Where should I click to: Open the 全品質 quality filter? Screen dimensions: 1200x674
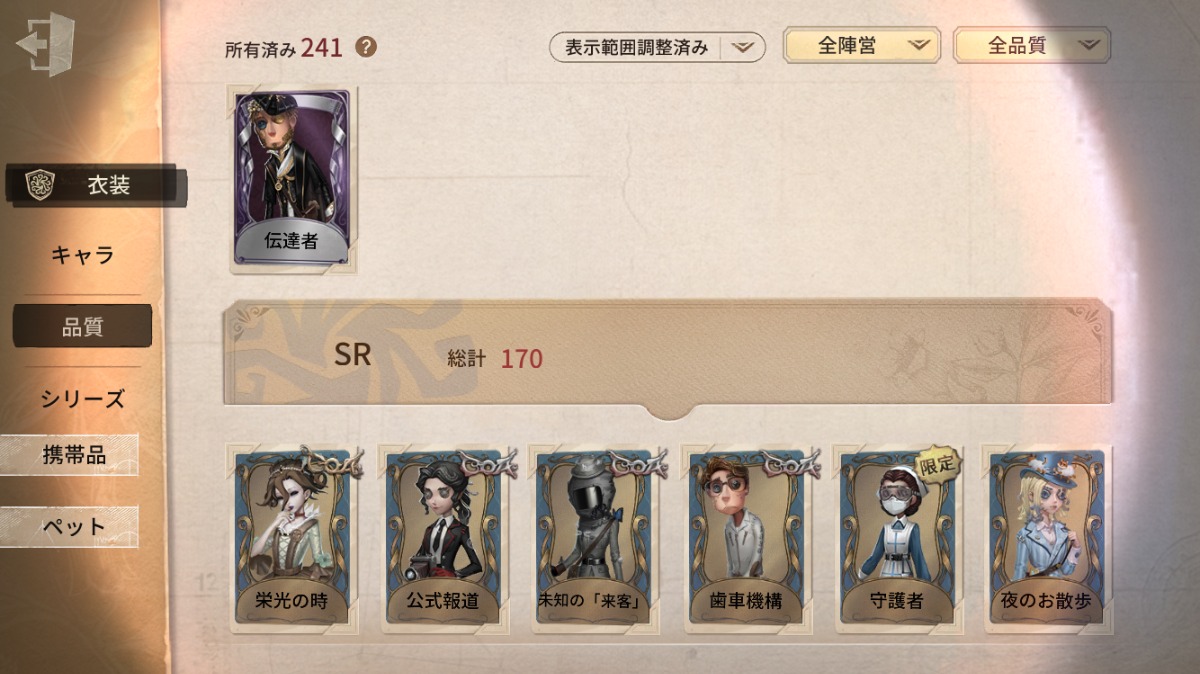click(1031, 46)
